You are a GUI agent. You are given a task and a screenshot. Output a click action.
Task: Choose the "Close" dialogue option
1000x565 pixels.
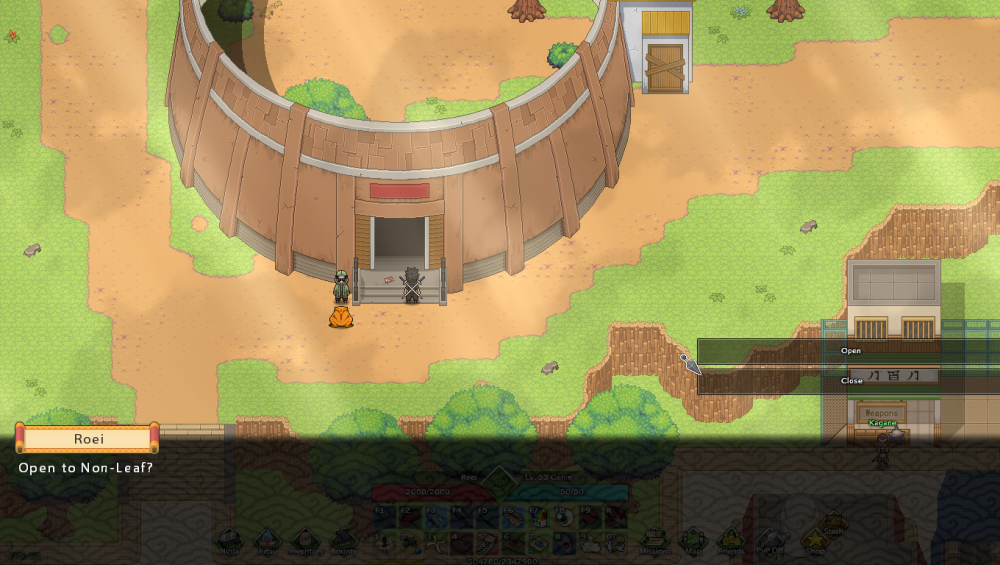848,381
